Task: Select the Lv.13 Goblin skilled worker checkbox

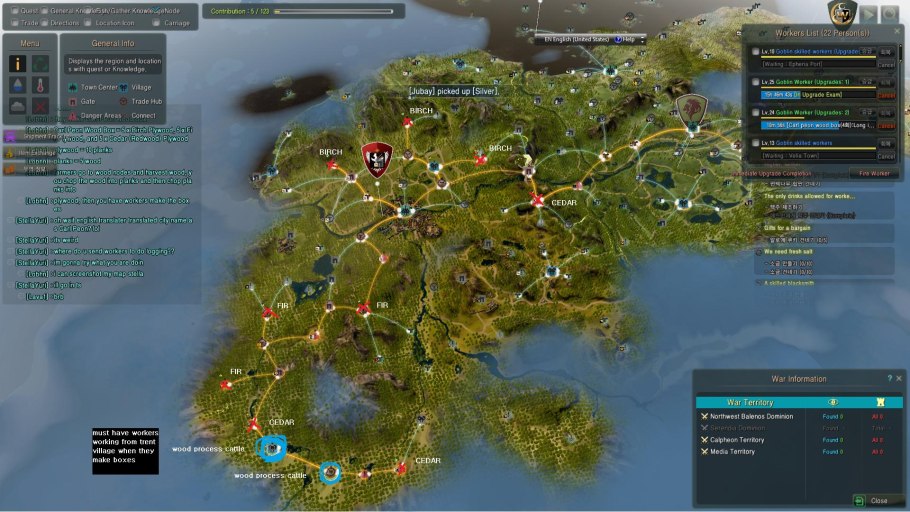Action: click(756, 143)
